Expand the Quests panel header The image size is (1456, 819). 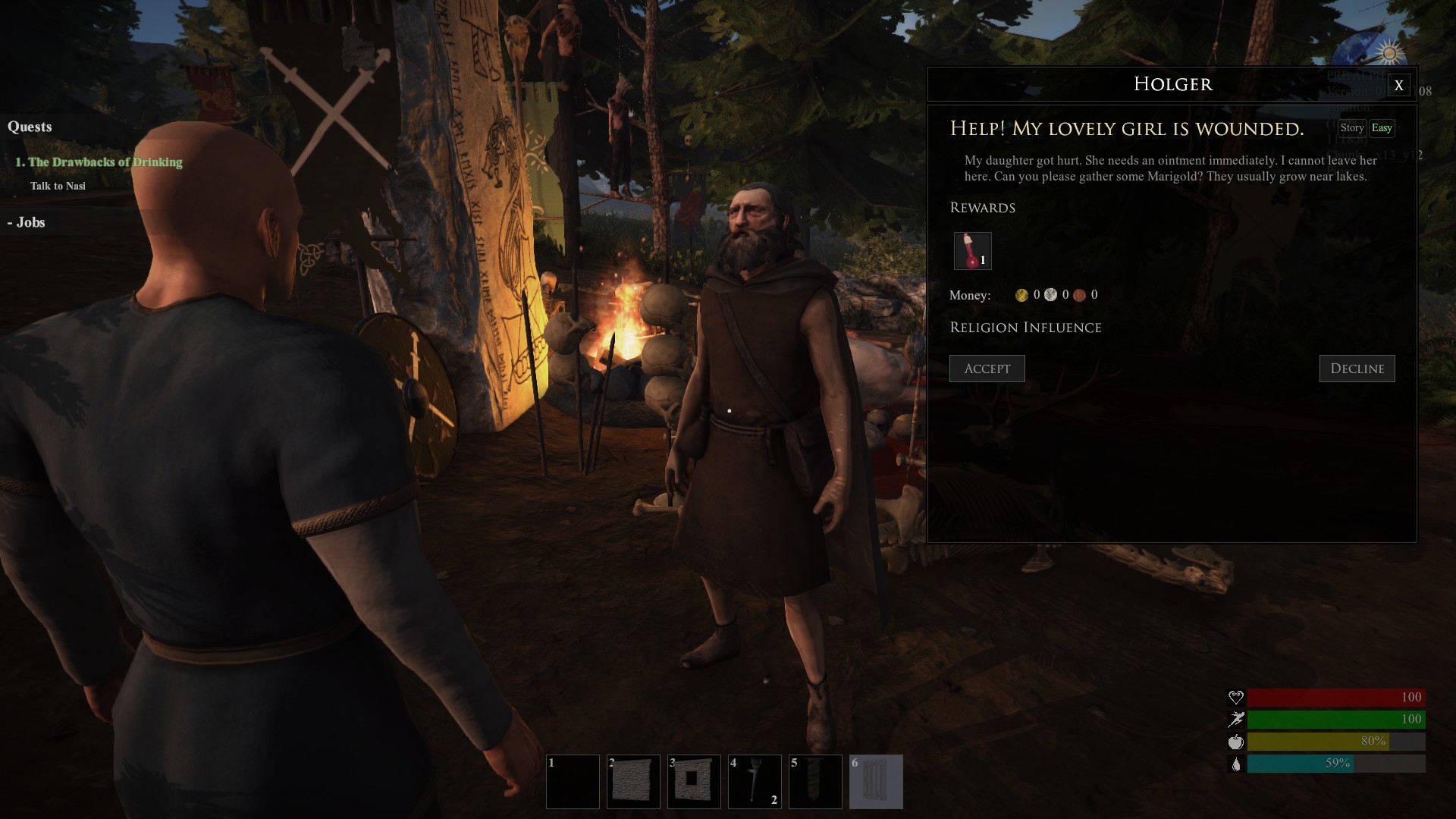click(x=30, y=127)
